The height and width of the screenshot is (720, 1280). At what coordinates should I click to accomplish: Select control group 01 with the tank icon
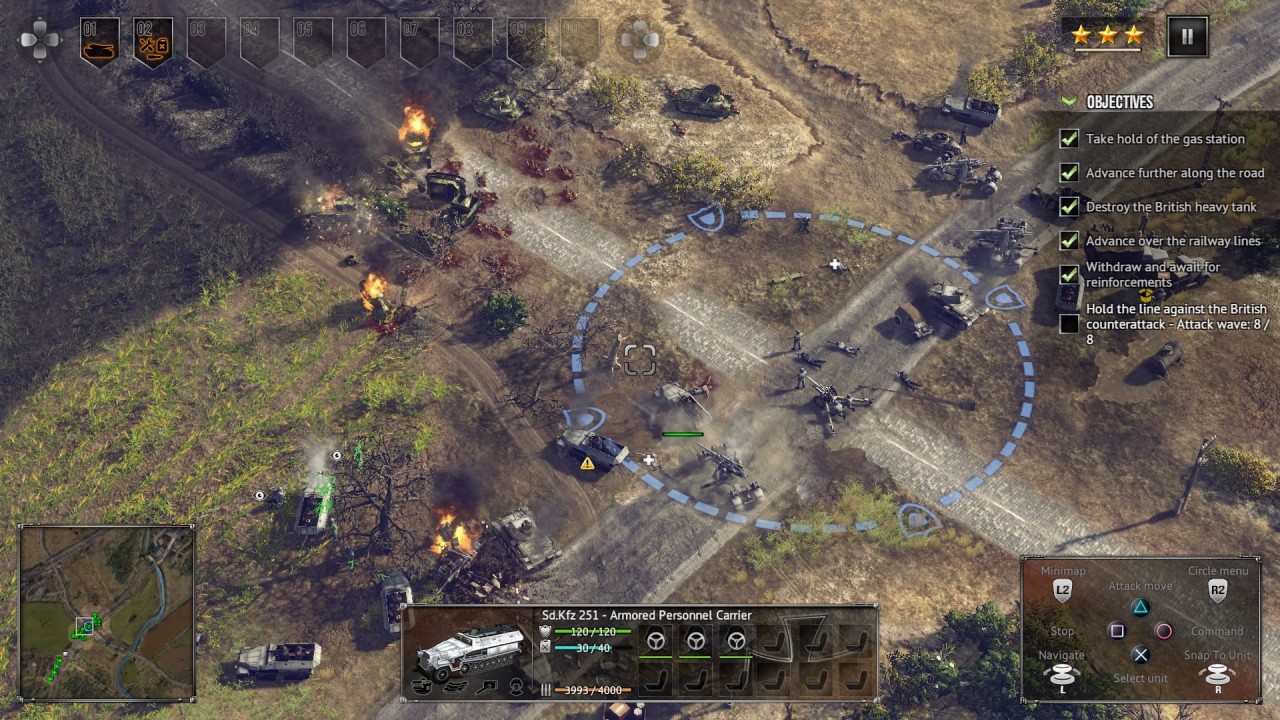(99, 42)
